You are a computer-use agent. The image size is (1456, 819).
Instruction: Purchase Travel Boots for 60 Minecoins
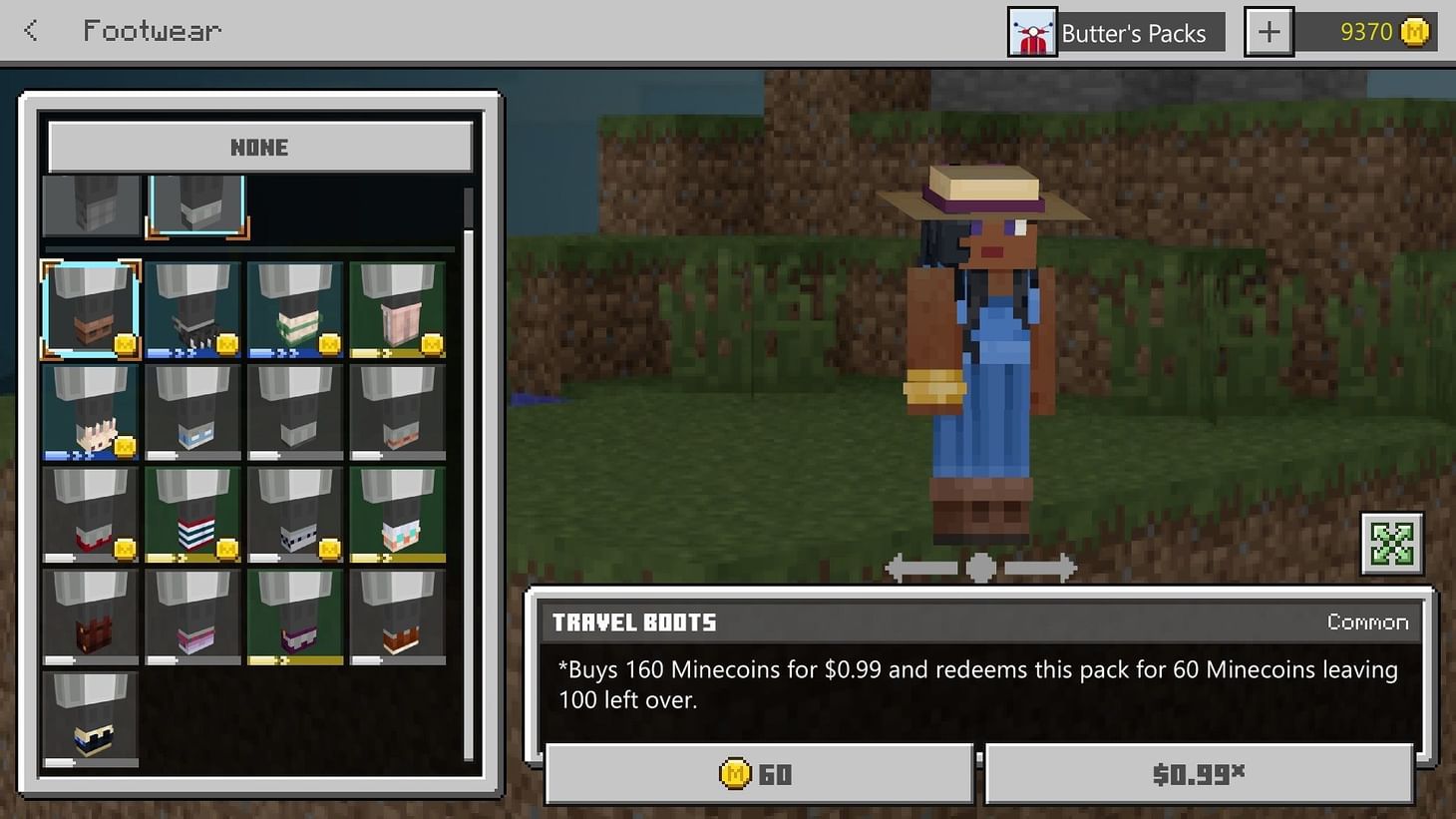(x=760, y=773)
